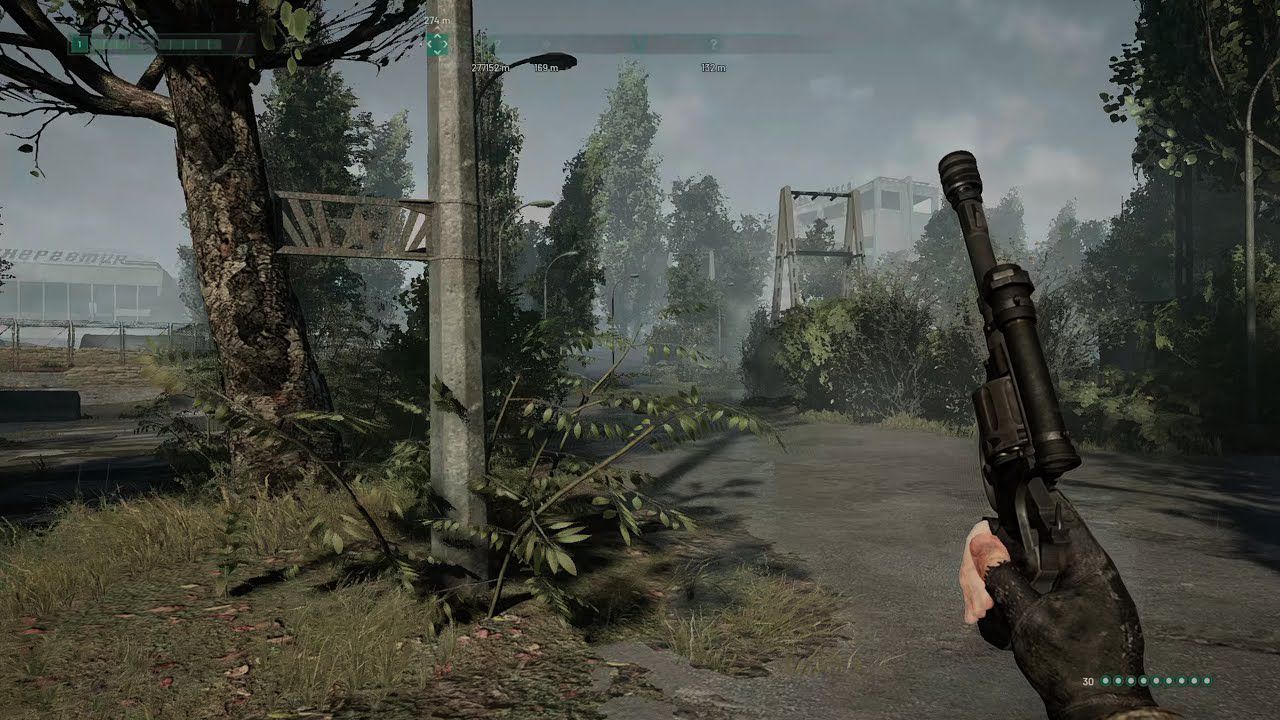This screenshot has height=720, width=1280.
Task: Expand the diamond objective marker details
Action: pos(438,42)
